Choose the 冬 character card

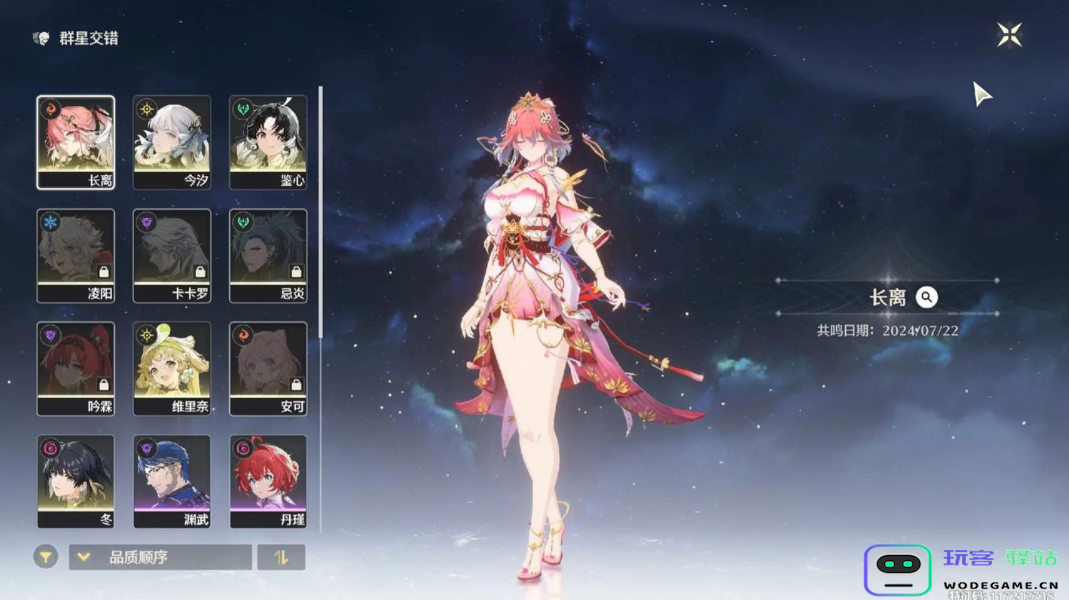(76, 481)
